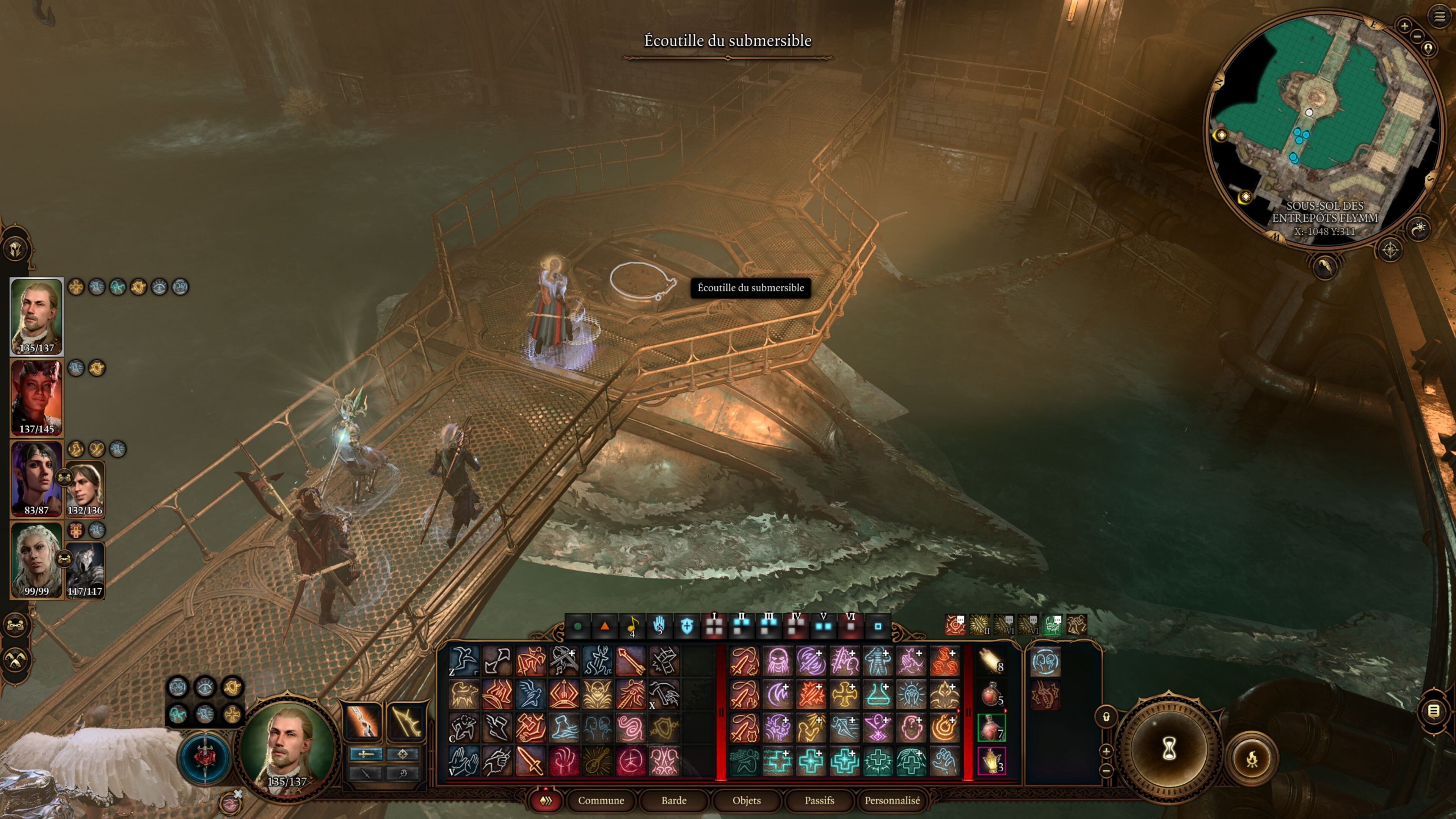Filter hotbar by level III spell slots

coord(769,625)
